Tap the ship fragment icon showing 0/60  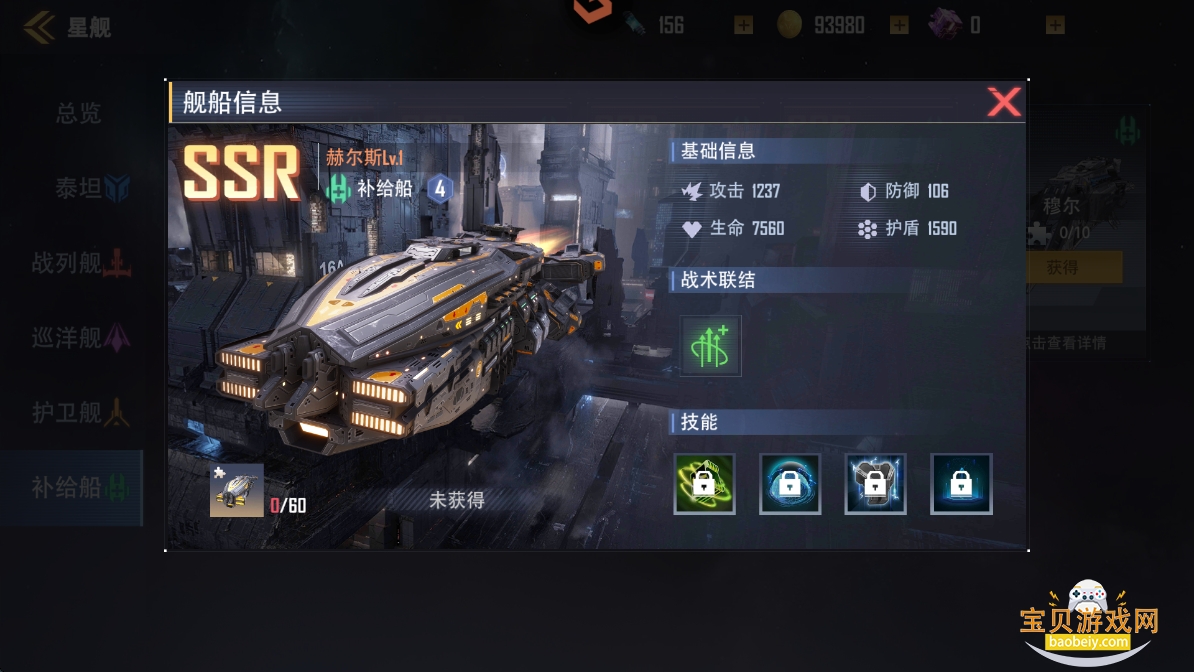point(237,490)
